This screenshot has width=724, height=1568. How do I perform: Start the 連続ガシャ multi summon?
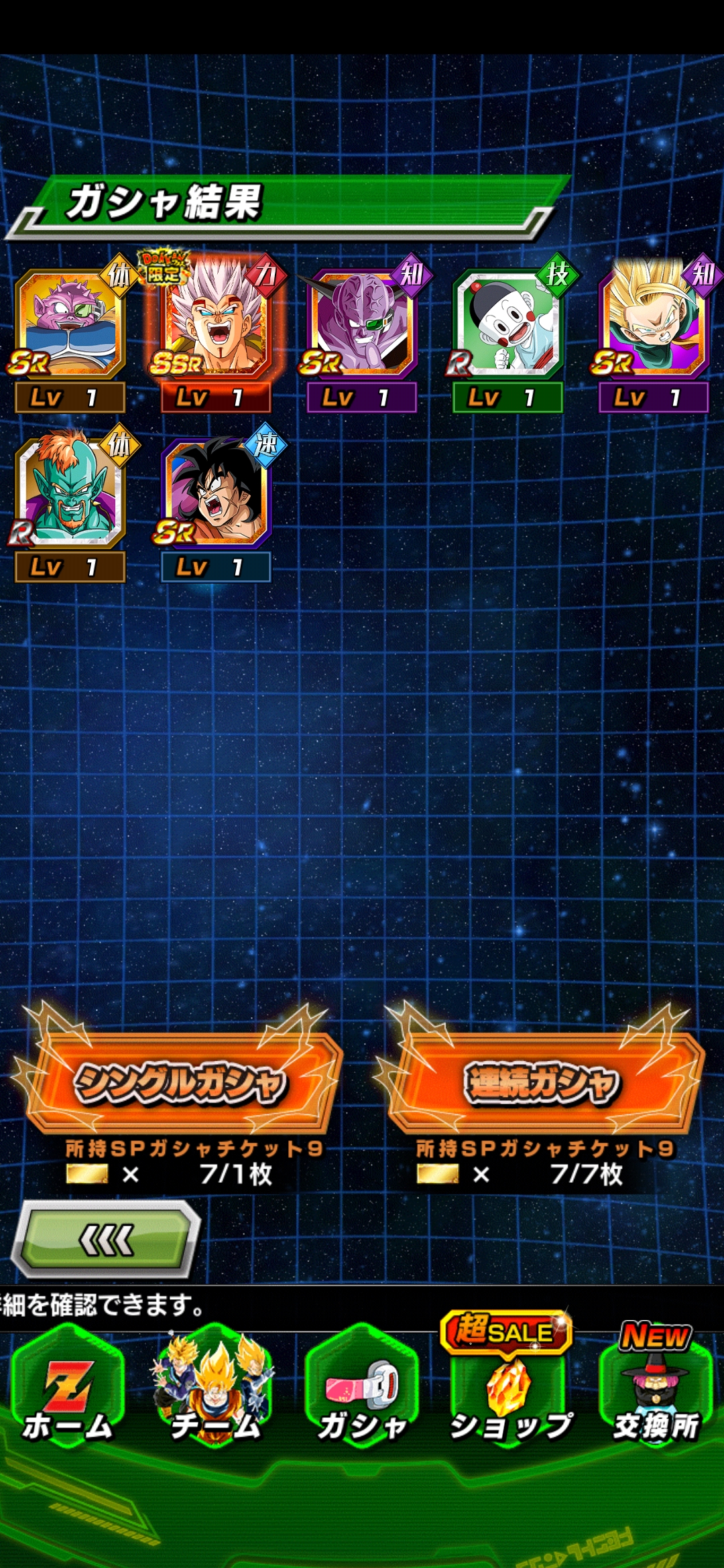point(542,1082)
